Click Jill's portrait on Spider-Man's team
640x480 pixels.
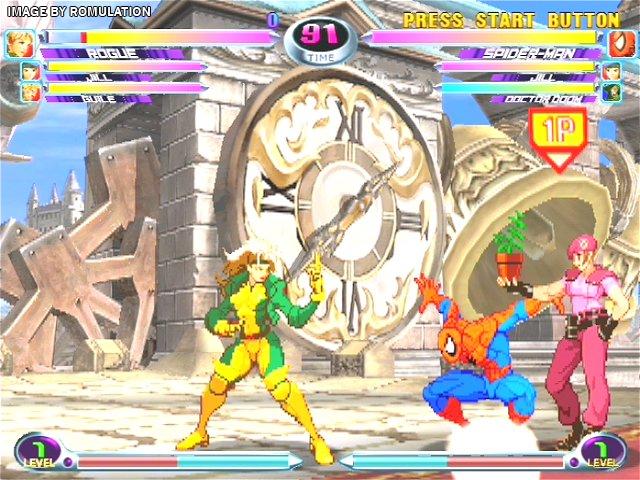611,72
